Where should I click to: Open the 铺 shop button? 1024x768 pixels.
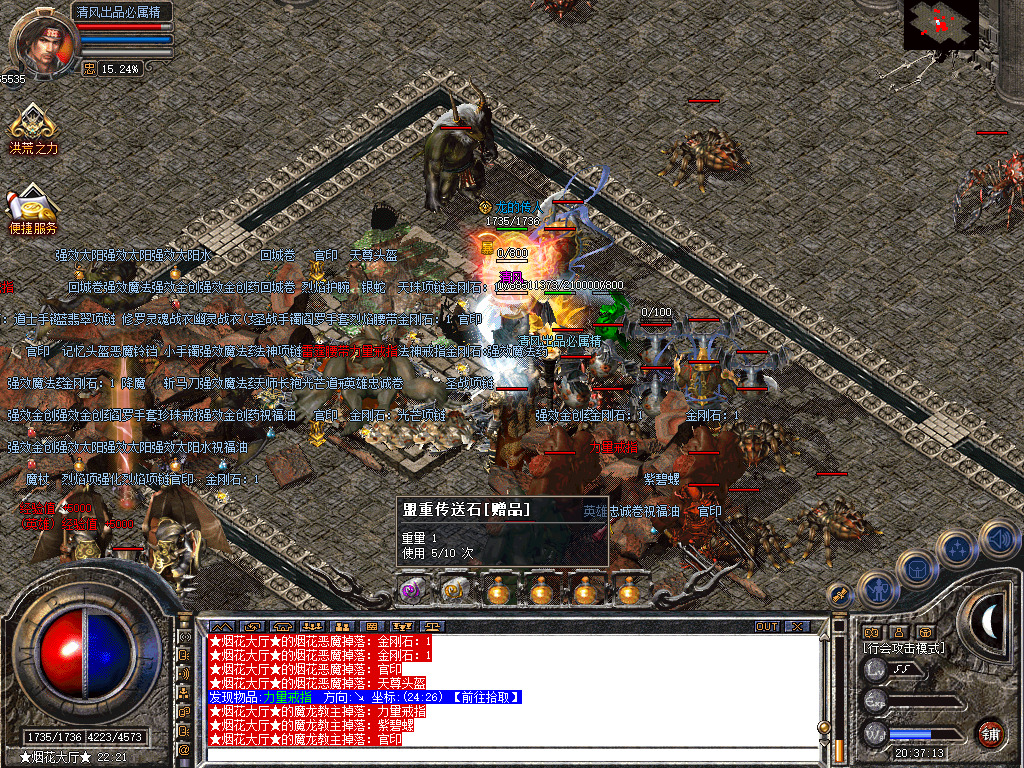tap(990, 733)
